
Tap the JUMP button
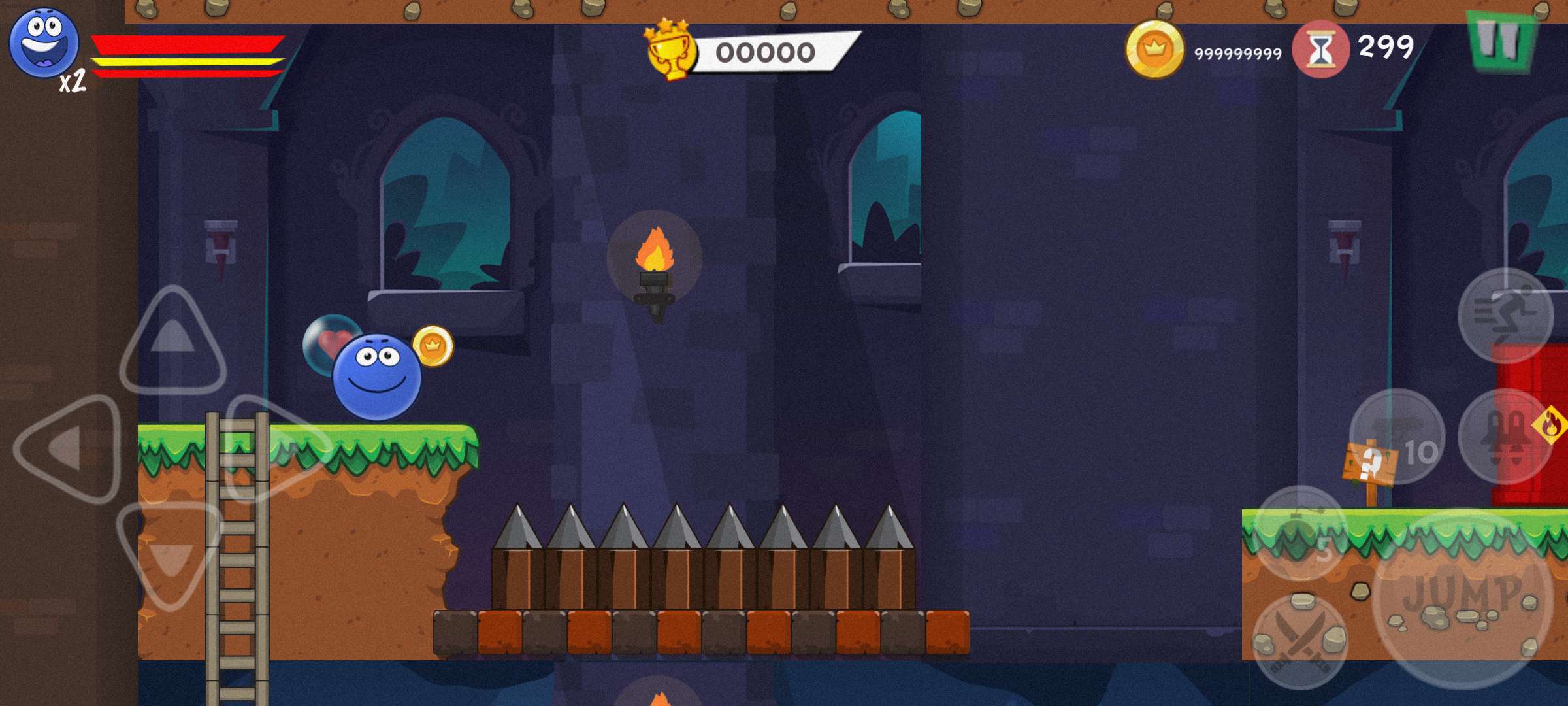coord(1462,597)
